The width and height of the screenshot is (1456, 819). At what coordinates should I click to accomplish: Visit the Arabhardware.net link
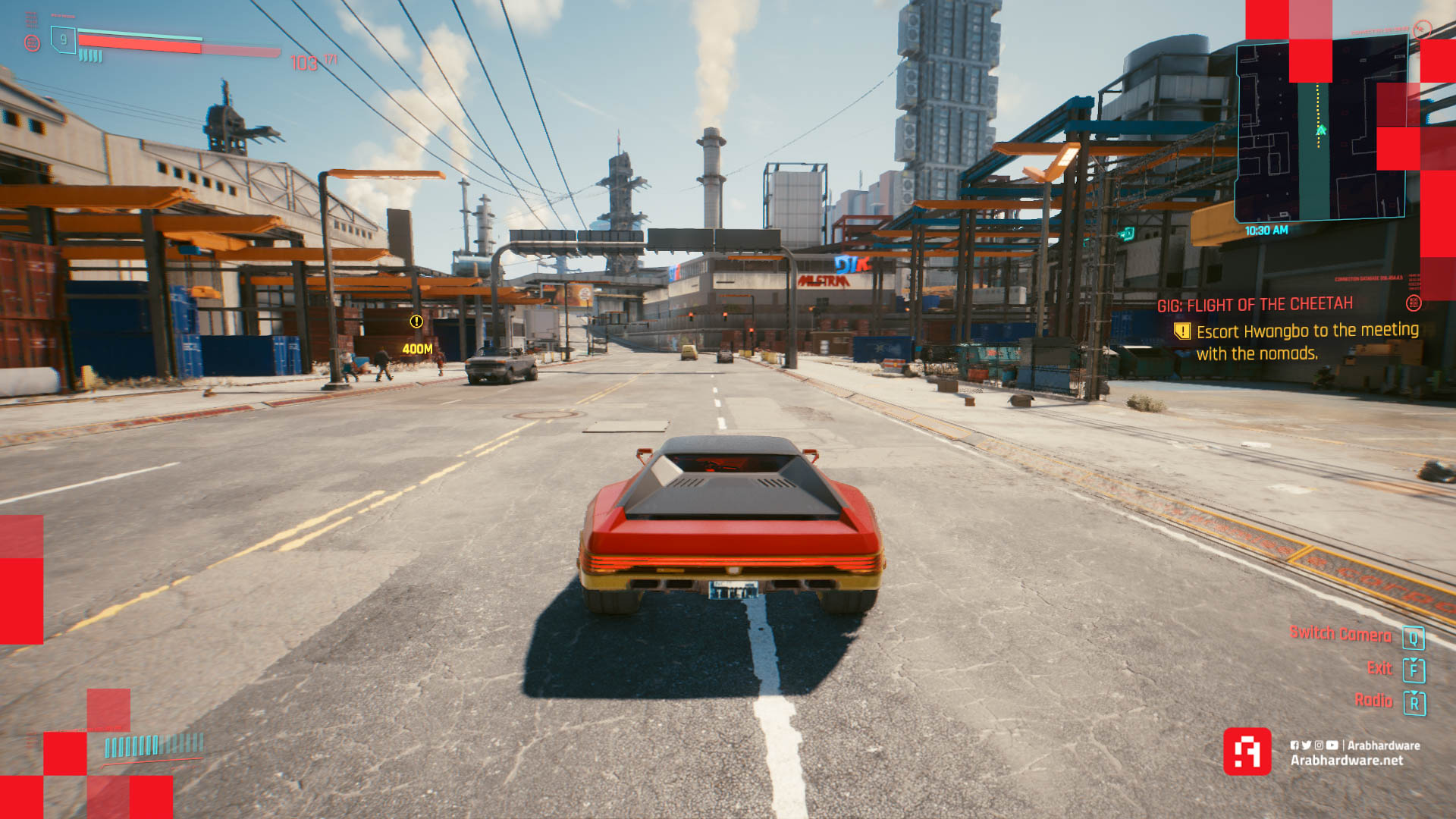1347,761
